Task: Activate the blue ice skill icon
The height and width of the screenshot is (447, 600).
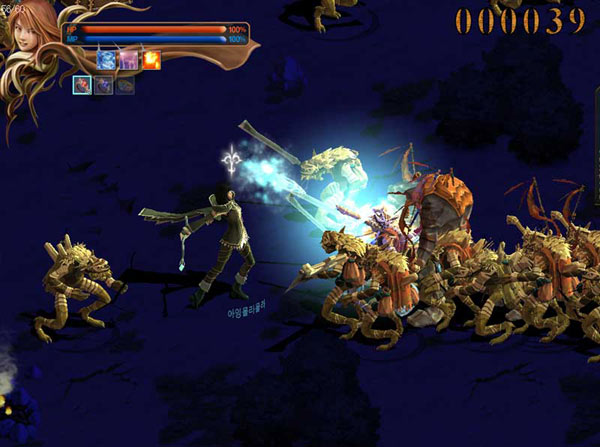Action: [106, 61]
